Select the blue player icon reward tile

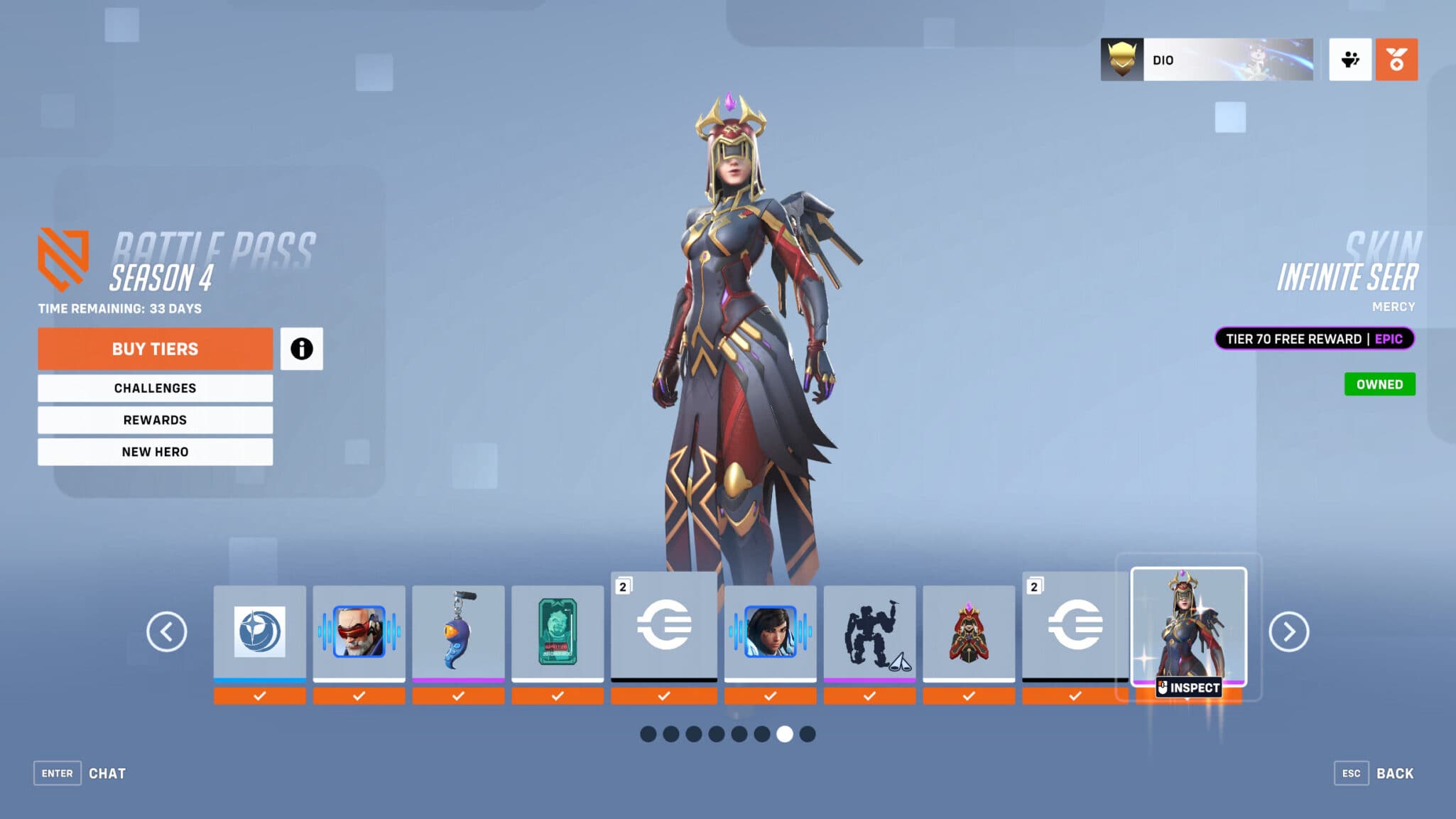[259, 632]
